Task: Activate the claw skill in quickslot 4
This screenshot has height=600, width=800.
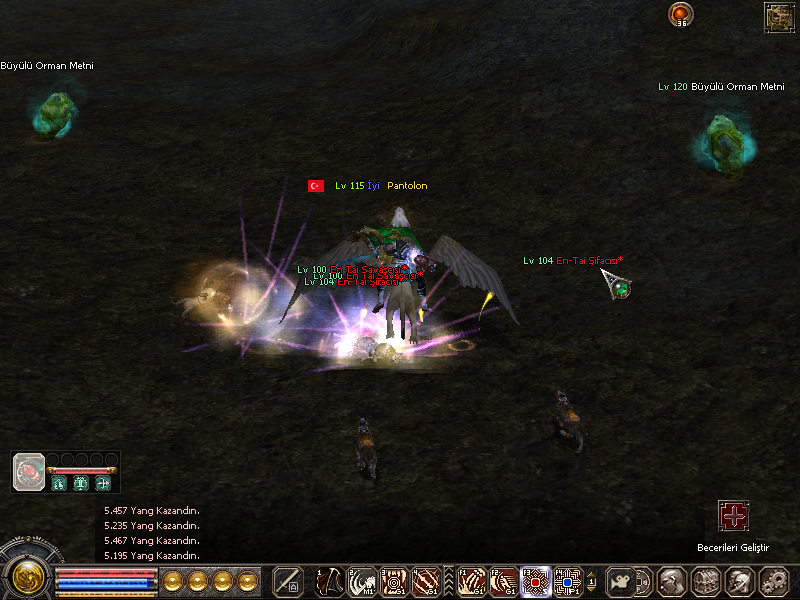Action: click(x=426, y=581)
